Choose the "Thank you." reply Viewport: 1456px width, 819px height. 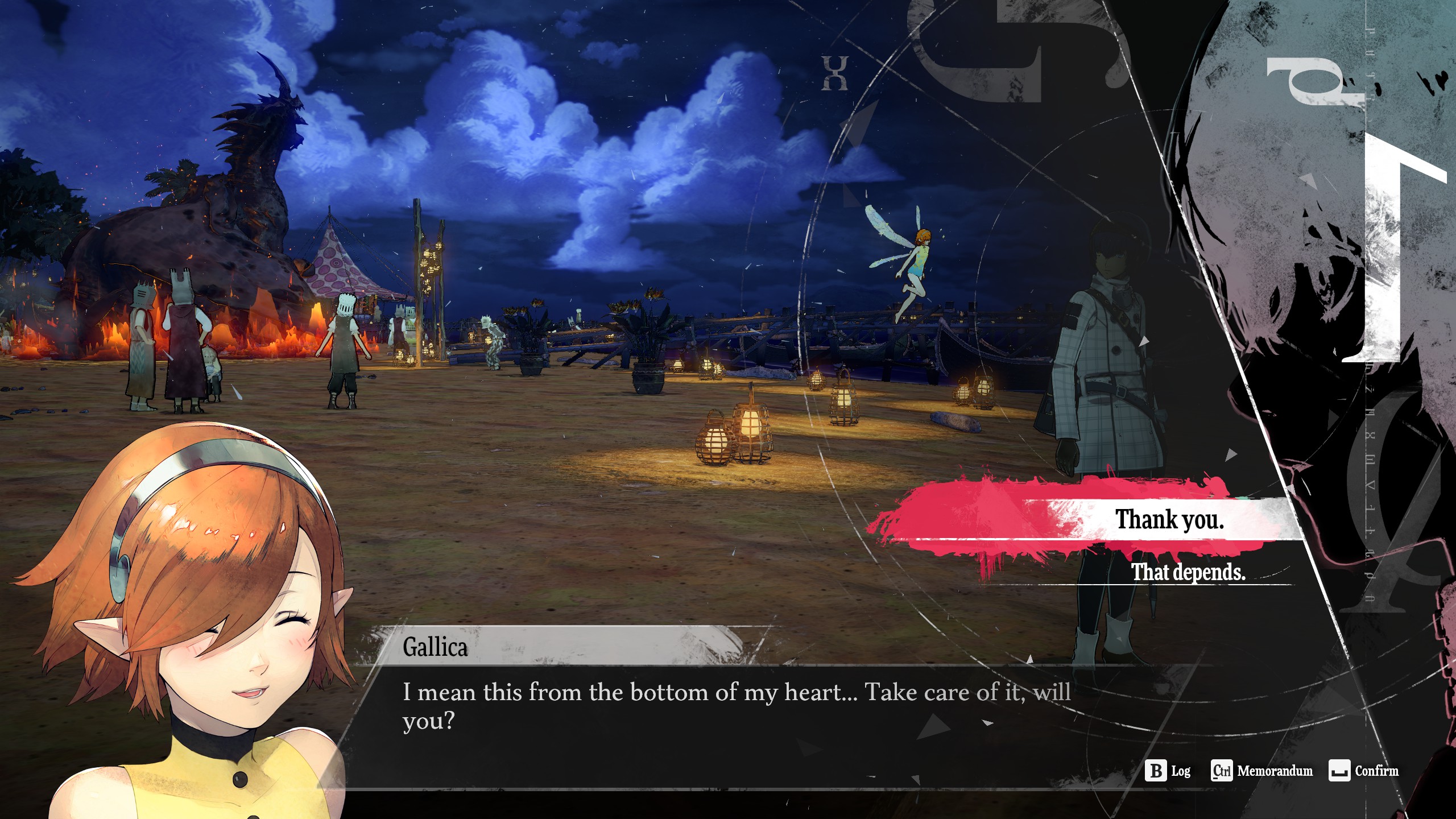[1169, 519]
